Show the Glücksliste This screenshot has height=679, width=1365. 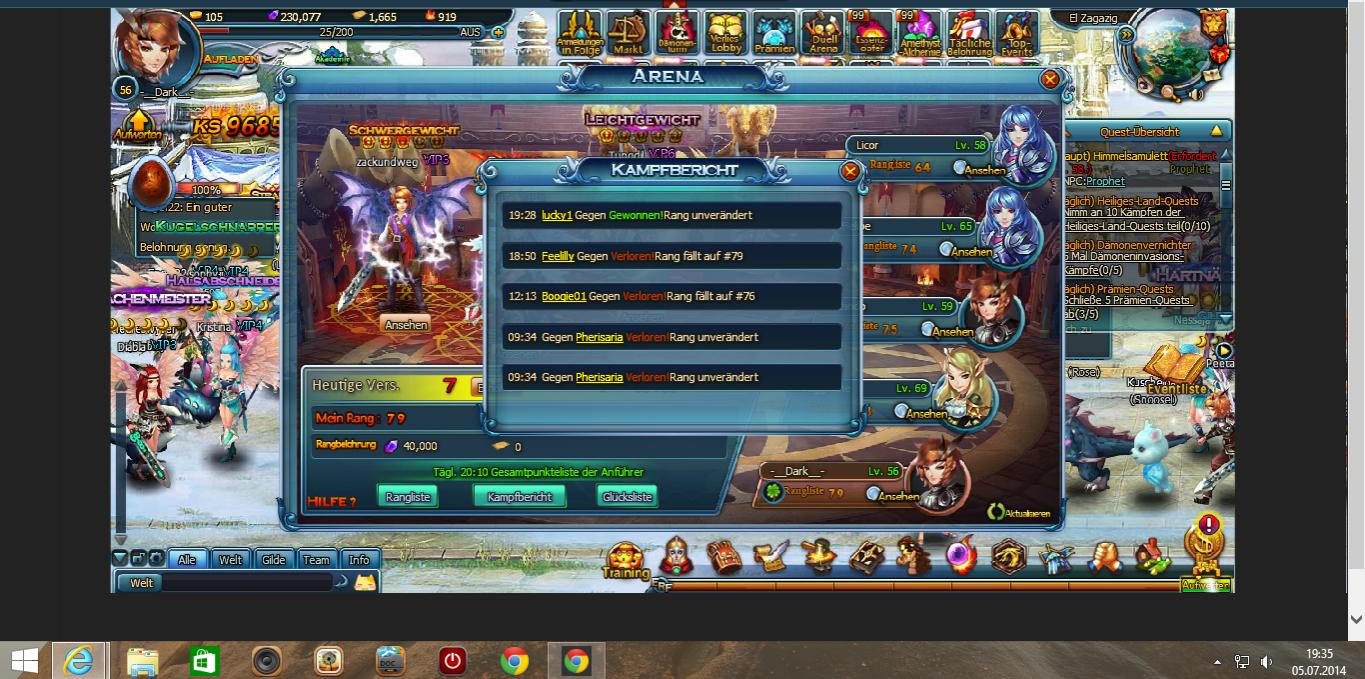pyautogui.click(x=627, y=497)
